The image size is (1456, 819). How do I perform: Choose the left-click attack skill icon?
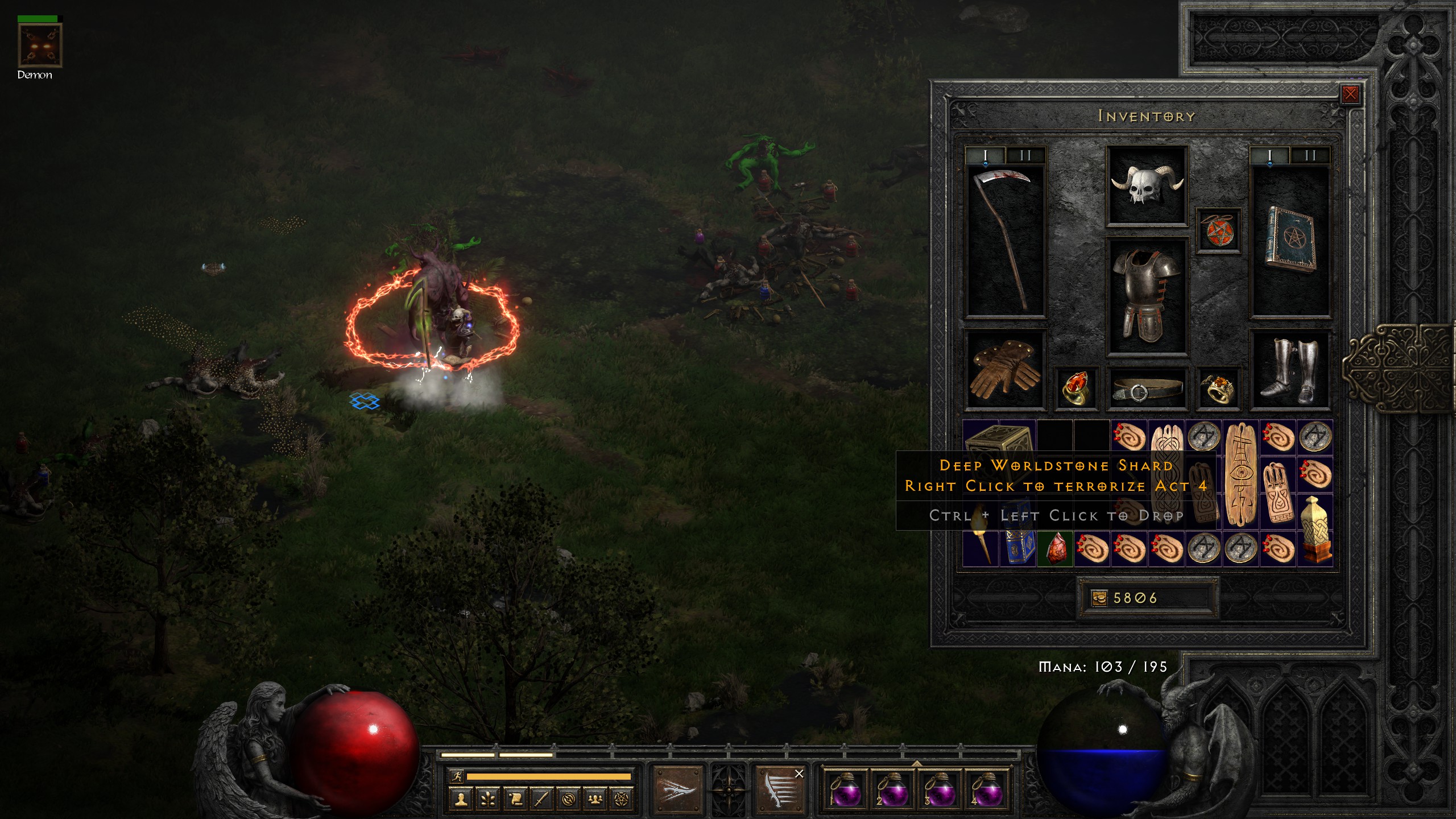point(677,790)
